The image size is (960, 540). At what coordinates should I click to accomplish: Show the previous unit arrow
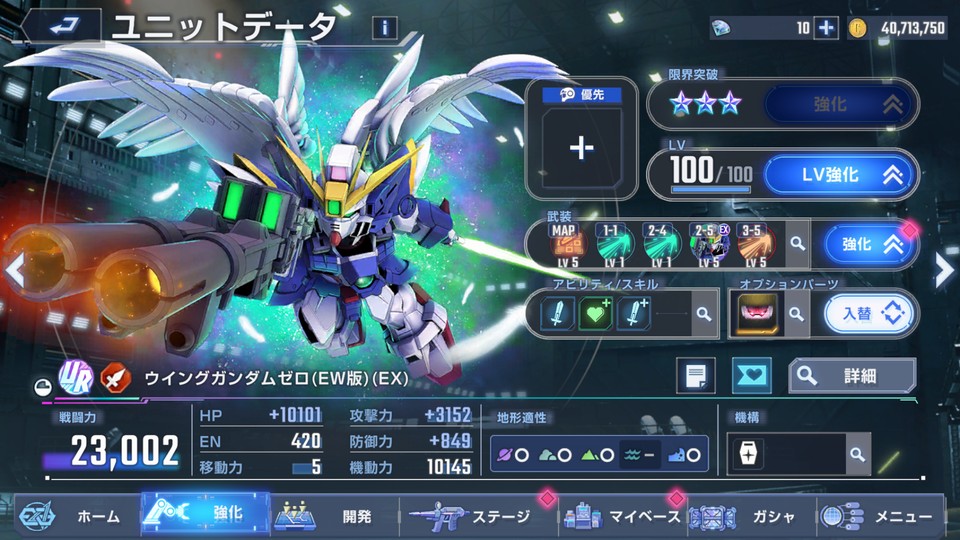click(15, 268)
